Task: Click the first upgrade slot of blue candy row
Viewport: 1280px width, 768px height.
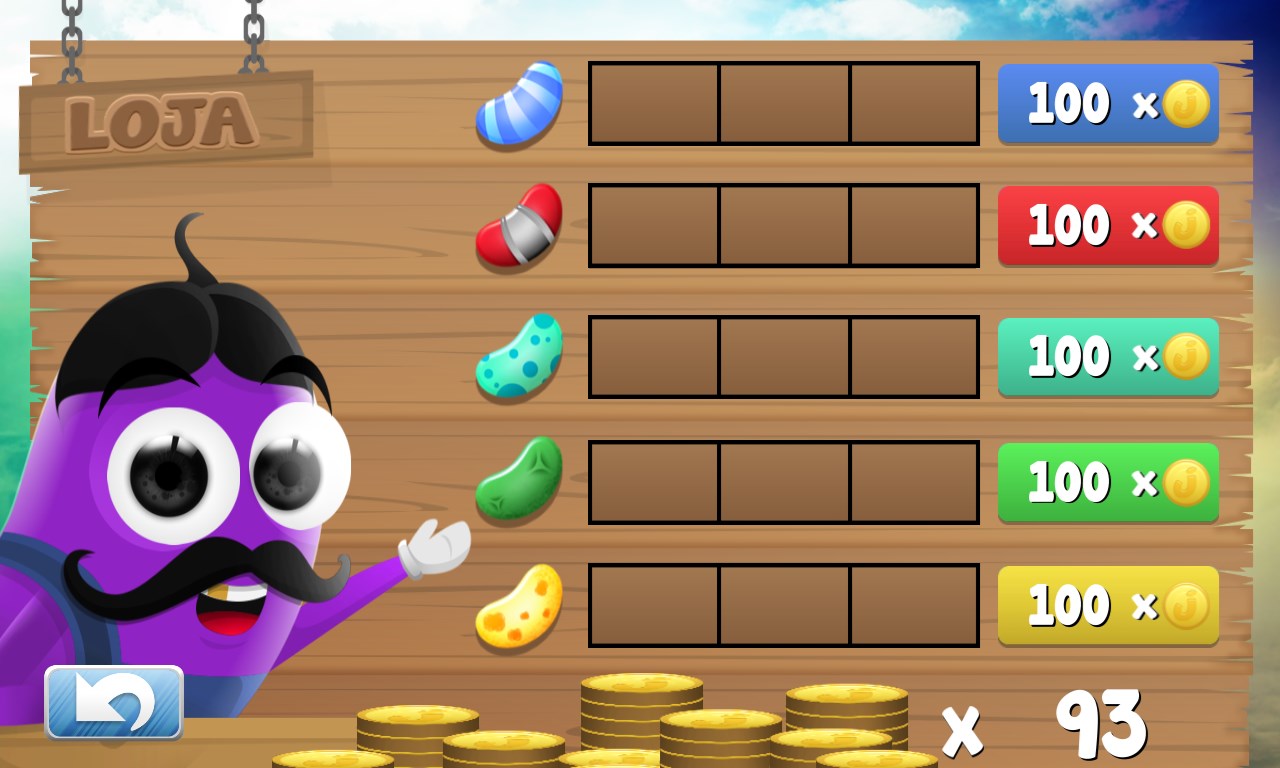Action: (654, 104)
